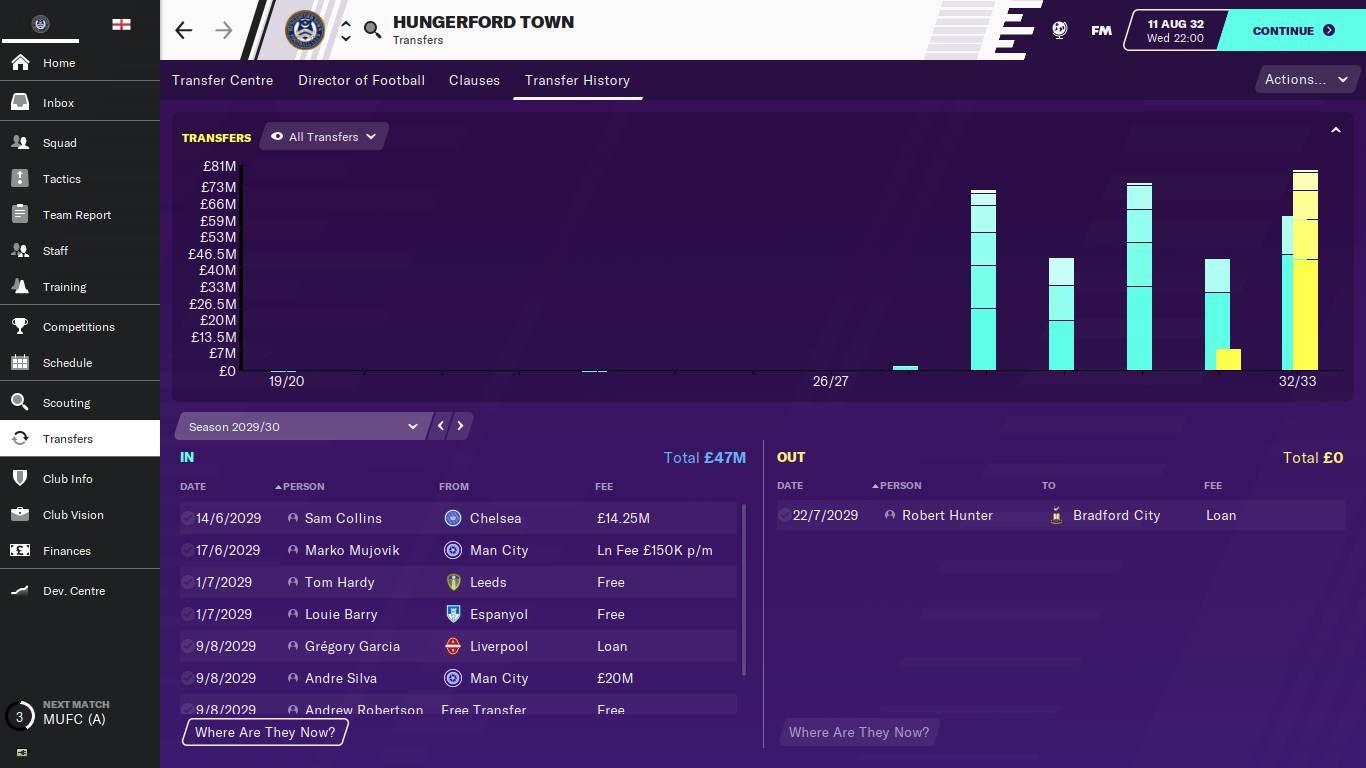
Task: Continue to the next day
Action: point(1293,31)
